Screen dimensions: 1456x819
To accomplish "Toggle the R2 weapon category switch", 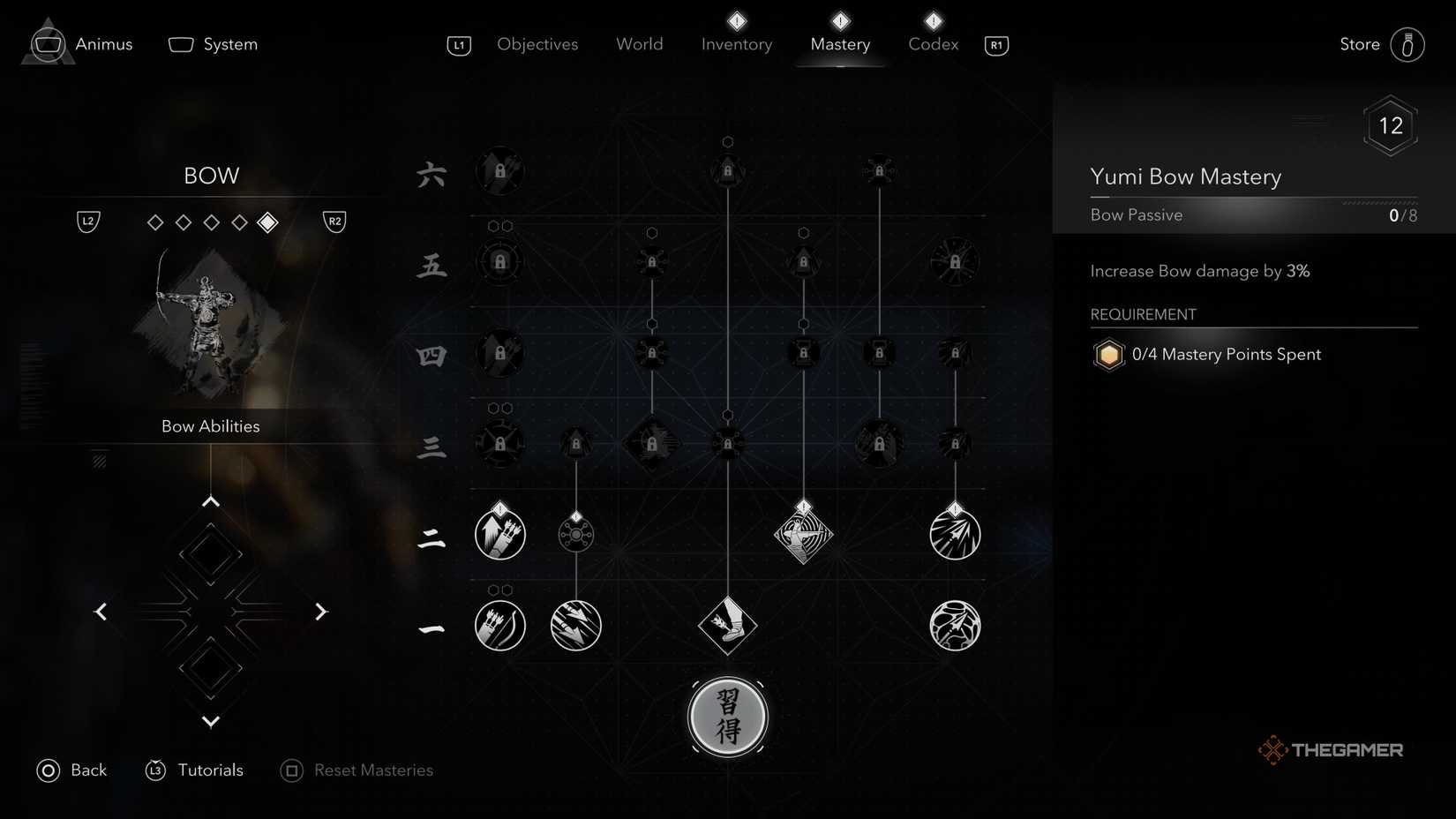I will [x=334, y=222].
